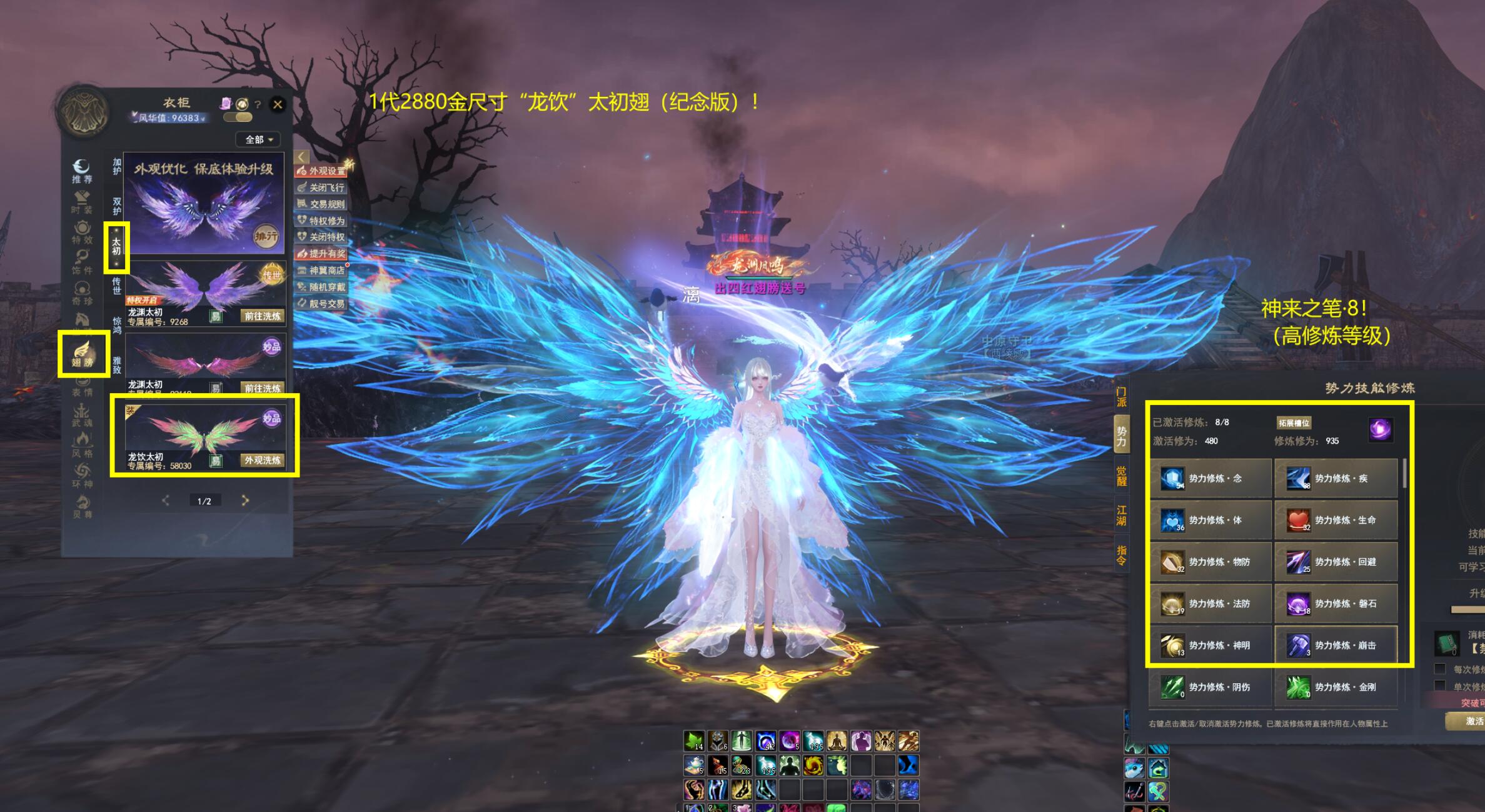Open the 时装 costume category
The image size is (1485, 812).
(x=82, y=202)
